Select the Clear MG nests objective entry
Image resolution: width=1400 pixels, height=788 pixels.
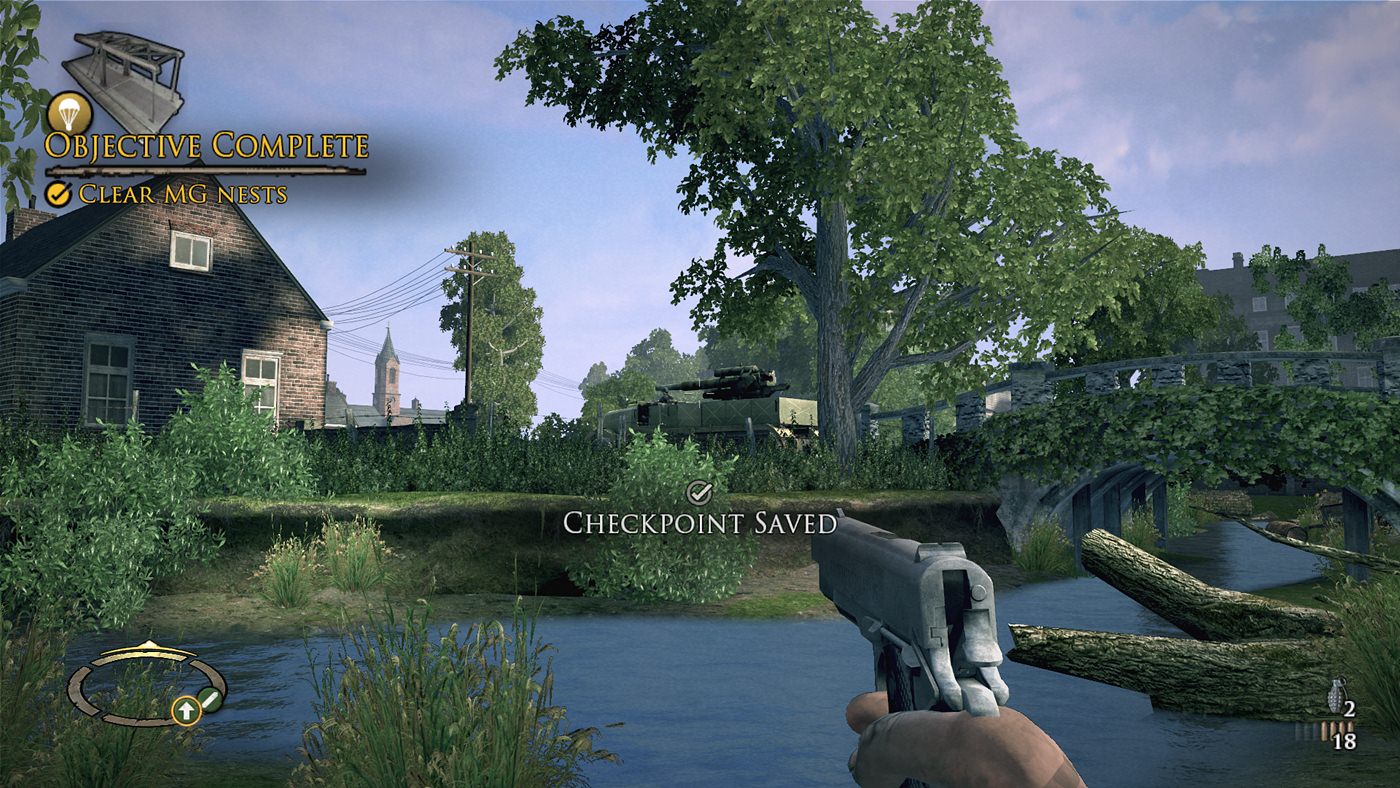tap(168, 194)
